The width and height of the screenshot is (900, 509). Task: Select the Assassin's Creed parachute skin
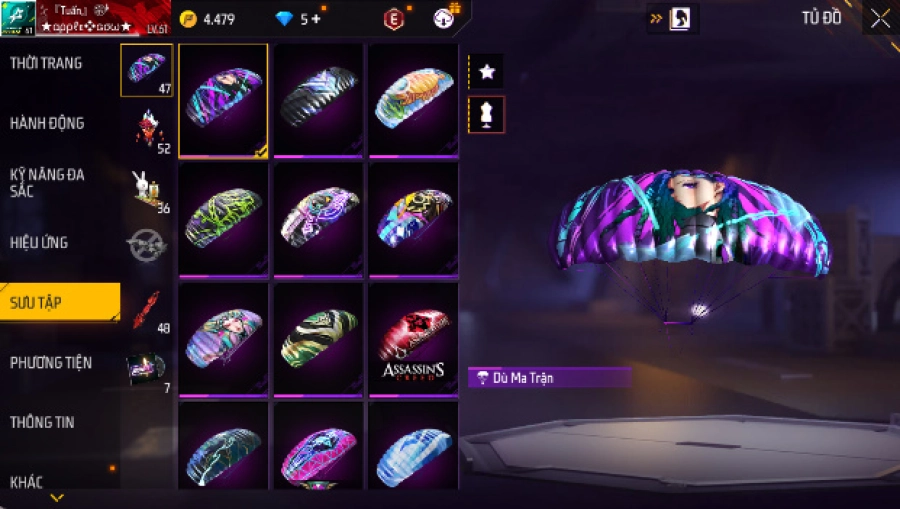413,340
